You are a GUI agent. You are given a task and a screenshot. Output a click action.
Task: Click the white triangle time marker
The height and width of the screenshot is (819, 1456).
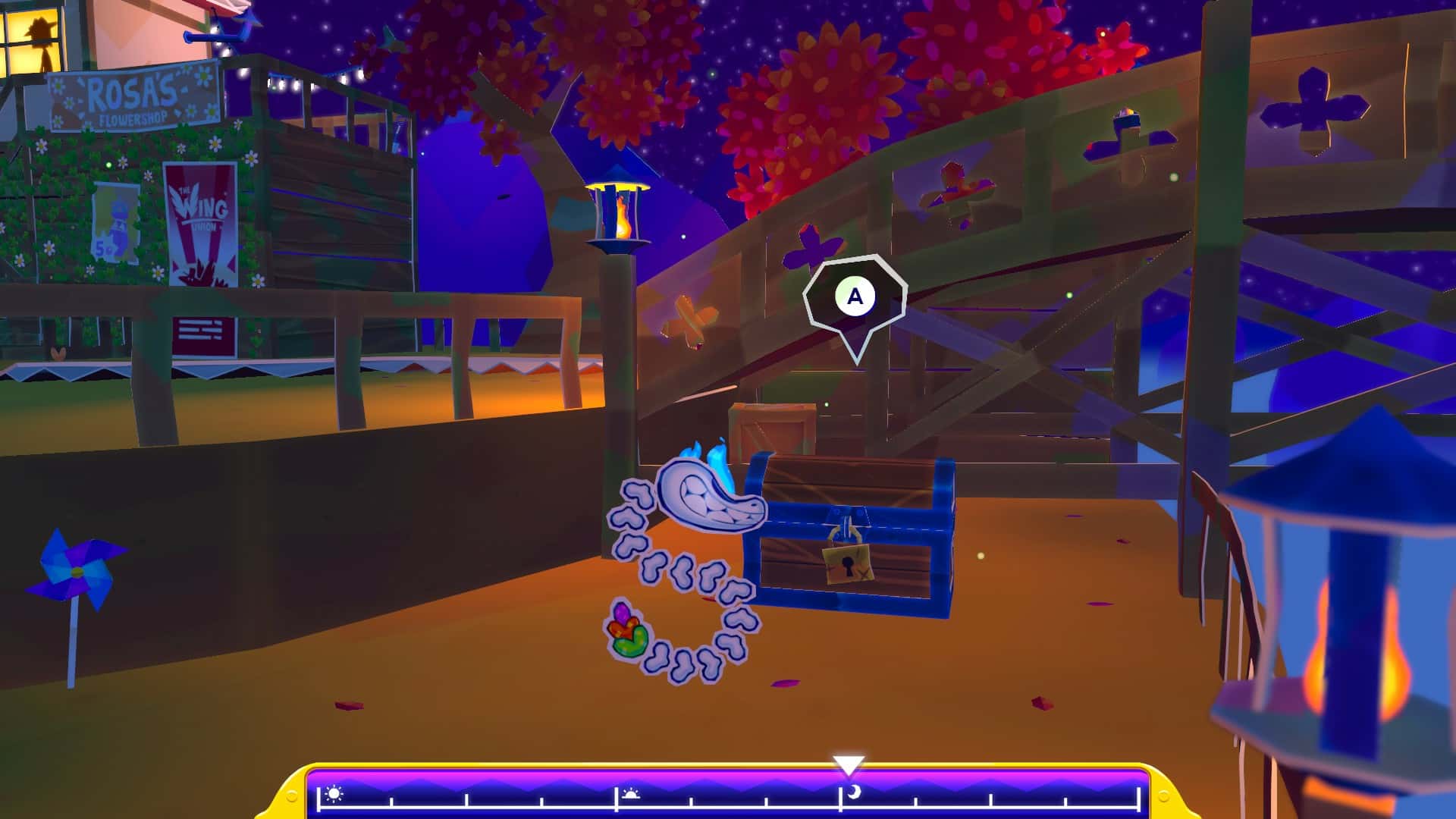pos(849,763)
